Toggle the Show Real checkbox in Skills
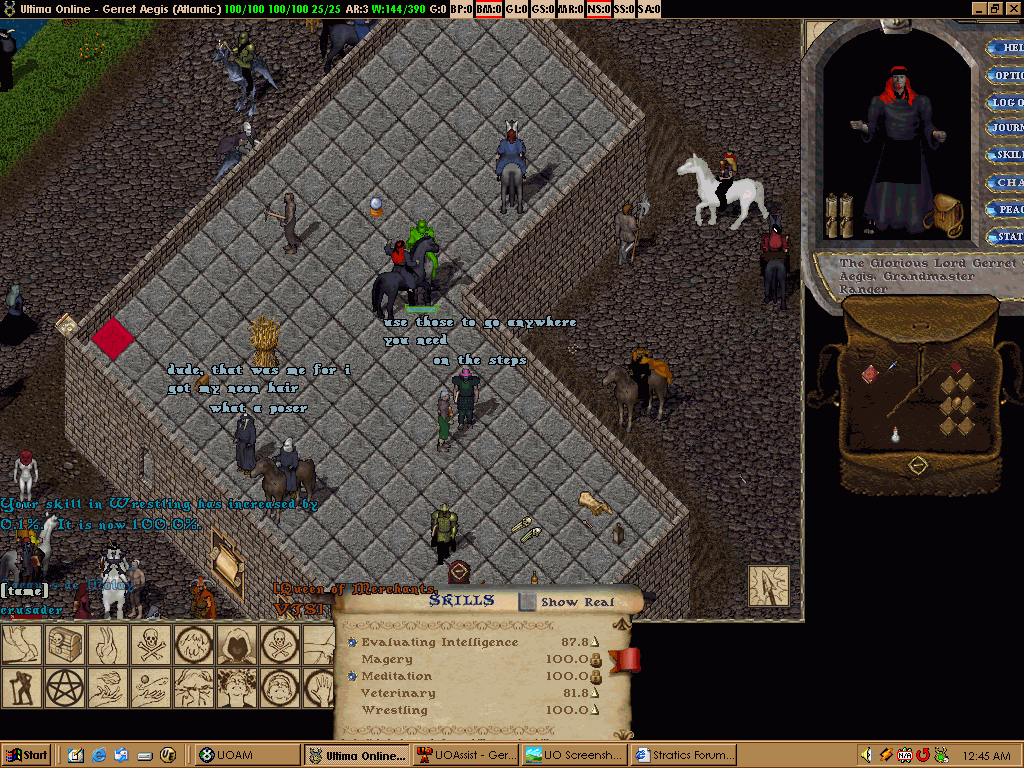The height and width of the screenshot is (768, 1024). pos(528,601)
